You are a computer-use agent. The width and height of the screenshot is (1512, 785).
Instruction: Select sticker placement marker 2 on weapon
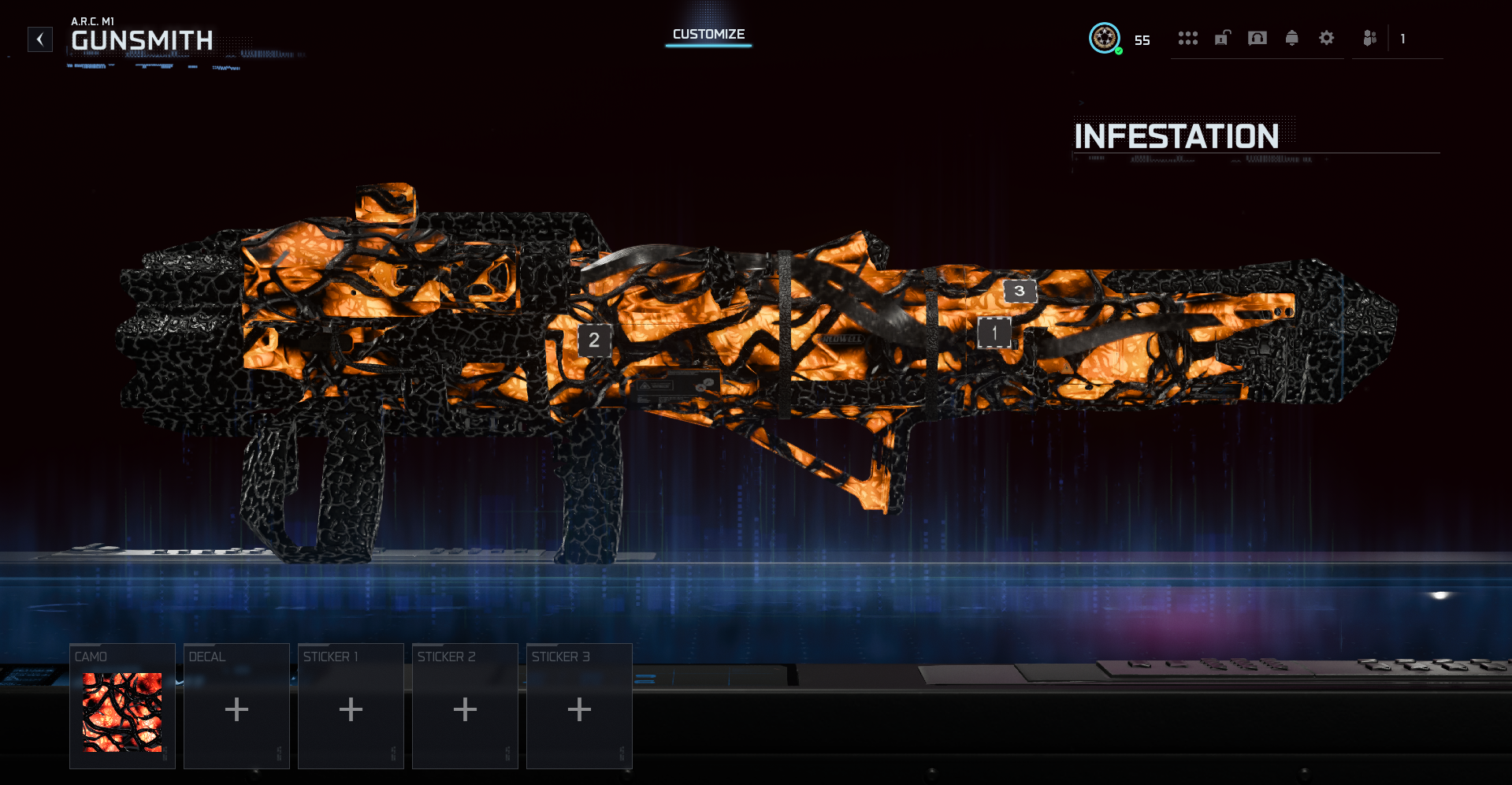pos(594,340)
